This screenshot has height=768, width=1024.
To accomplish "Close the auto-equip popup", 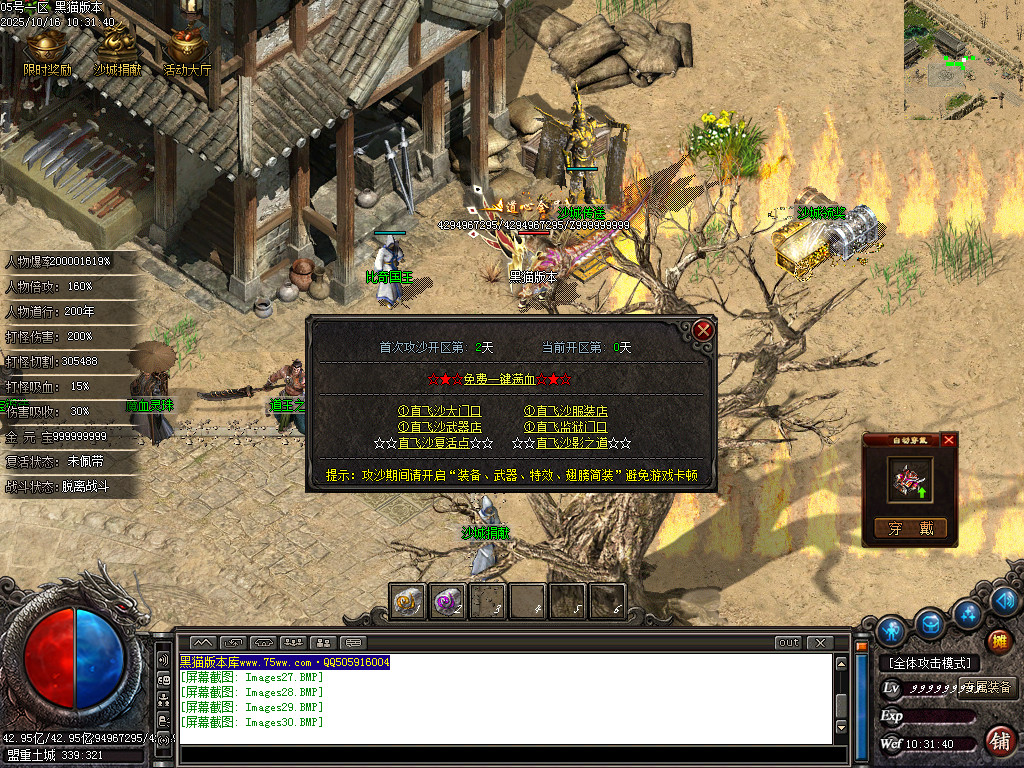I will coord(949,440).
